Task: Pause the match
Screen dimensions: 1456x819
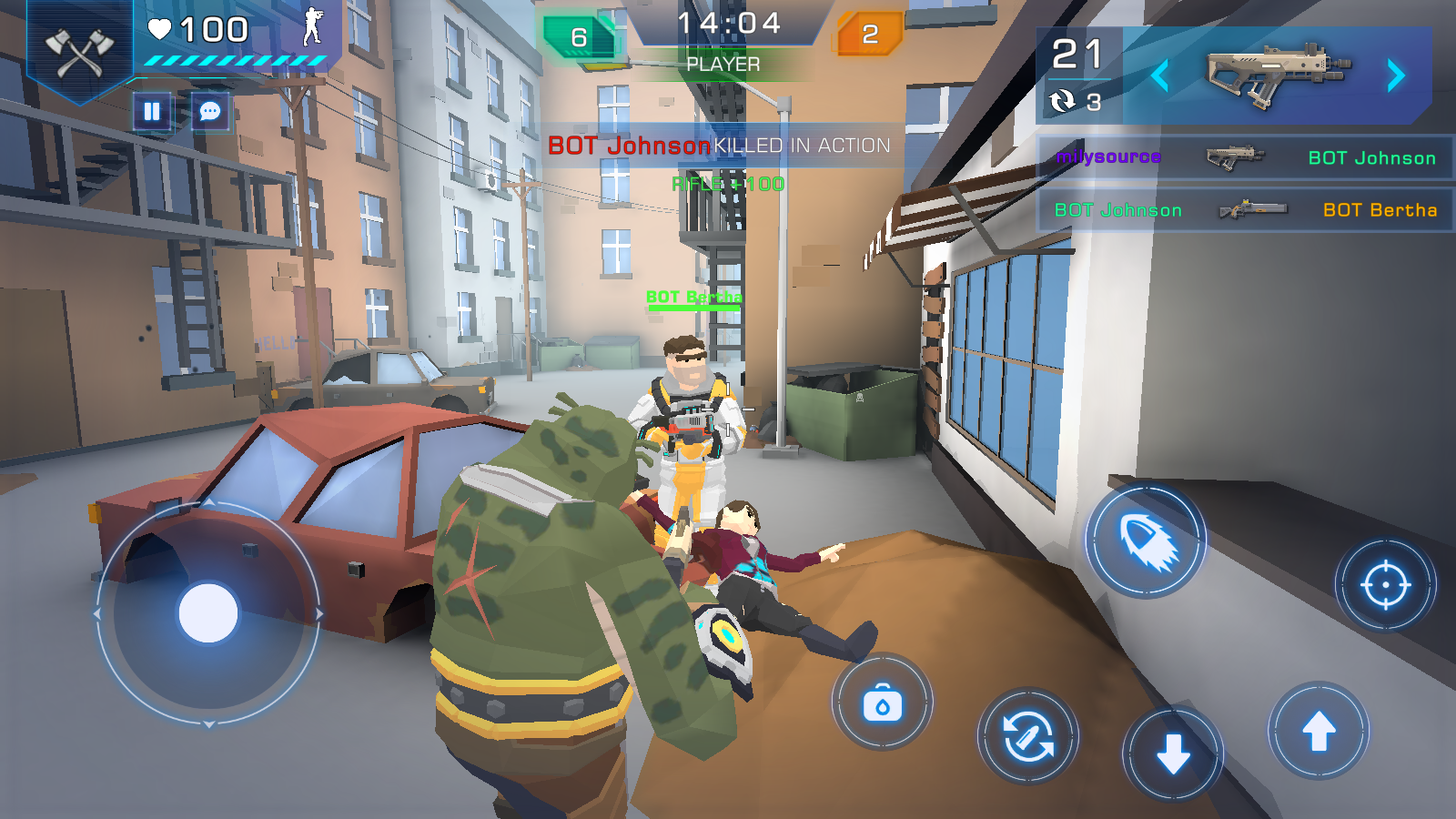Action: (152, 112)
